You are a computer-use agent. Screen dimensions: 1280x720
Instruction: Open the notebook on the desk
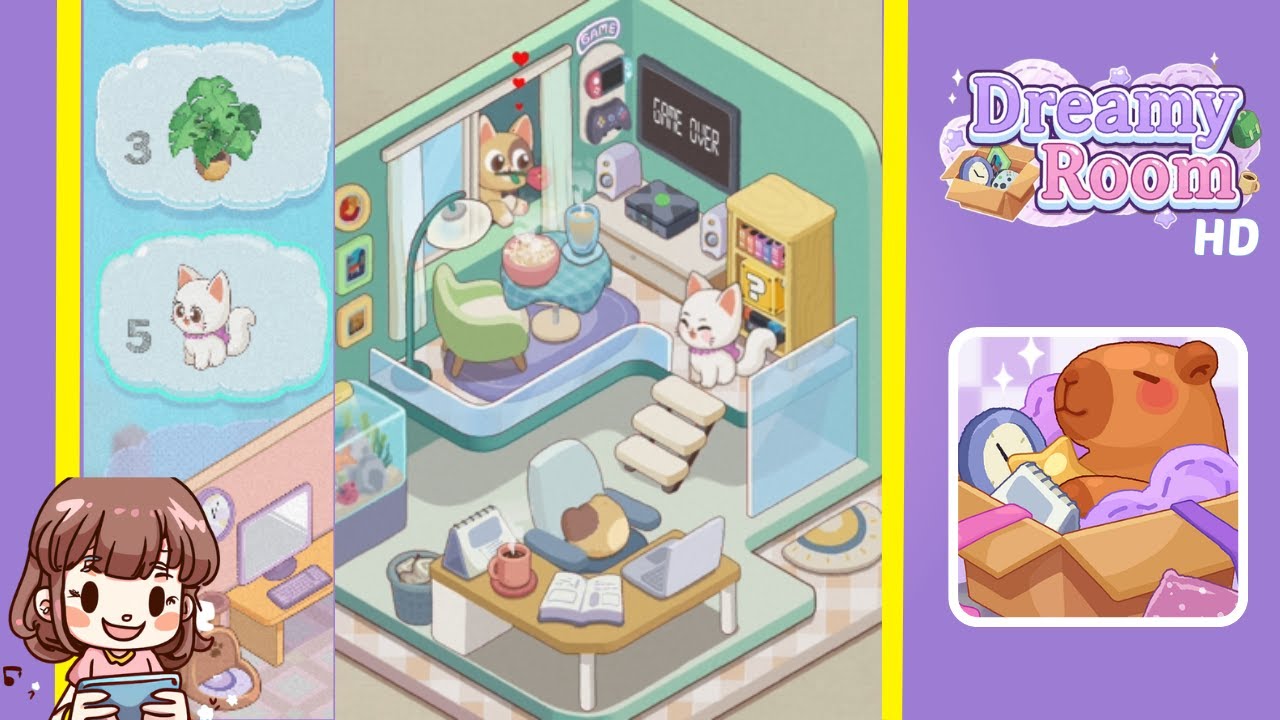(x=585, y=595)
